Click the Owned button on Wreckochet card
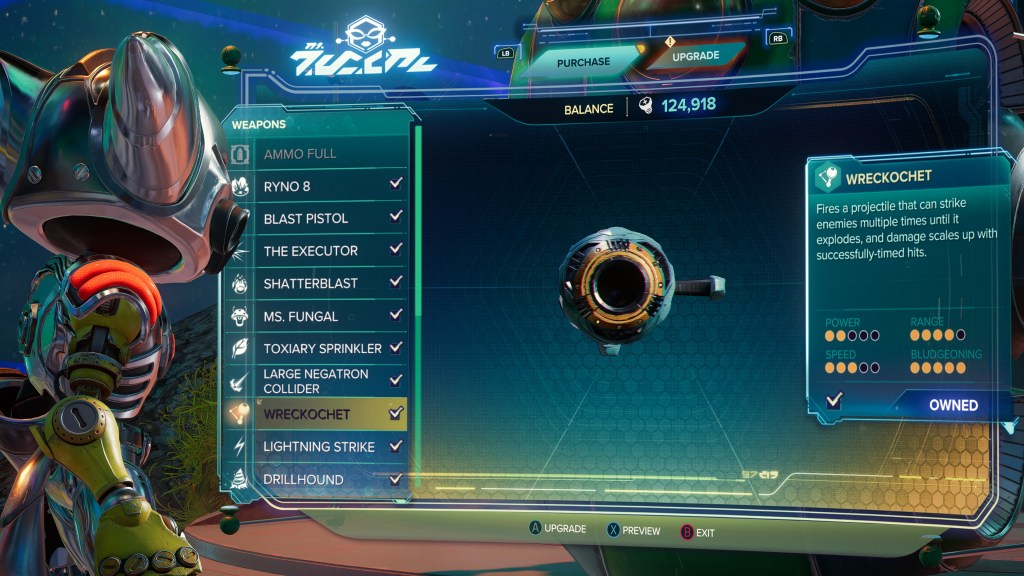The width and height of the screenshot is (1024, 576). (x=952, y=405)
